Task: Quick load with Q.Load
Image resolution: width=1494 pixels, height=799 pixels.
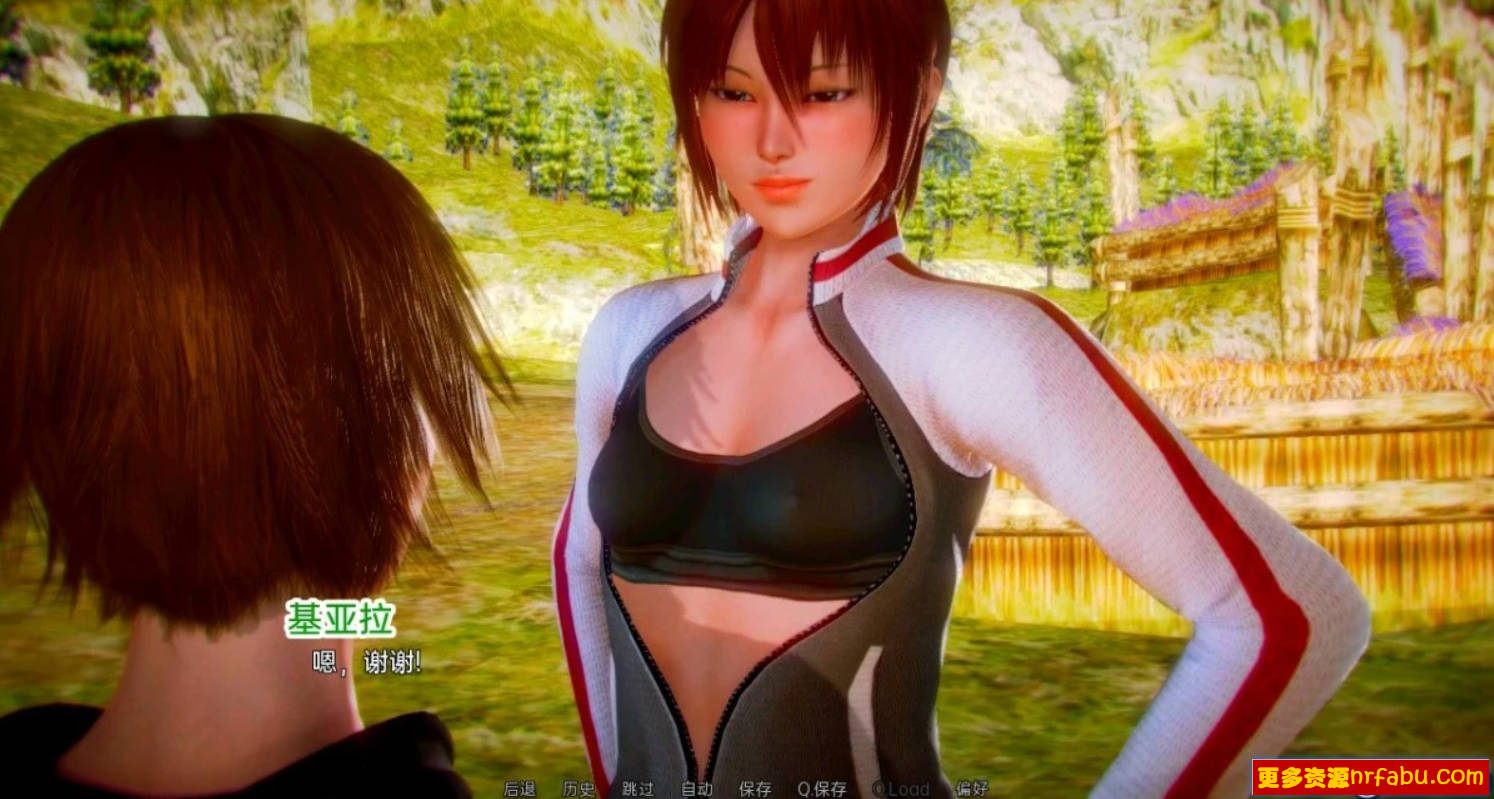Action: coord(900,788)
